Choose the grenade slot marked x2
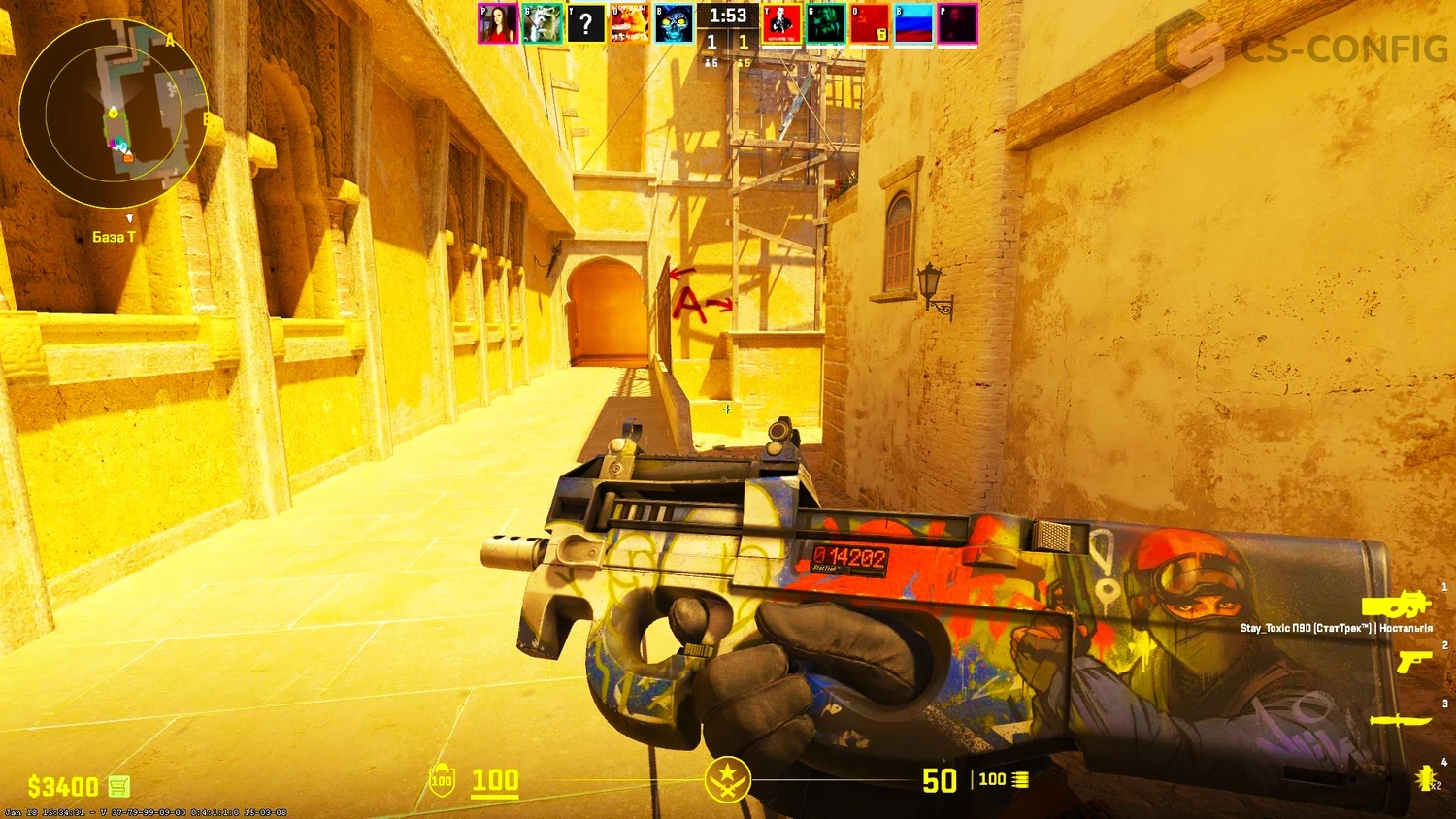This screenshot has width=1456, height=819. 1426,777
